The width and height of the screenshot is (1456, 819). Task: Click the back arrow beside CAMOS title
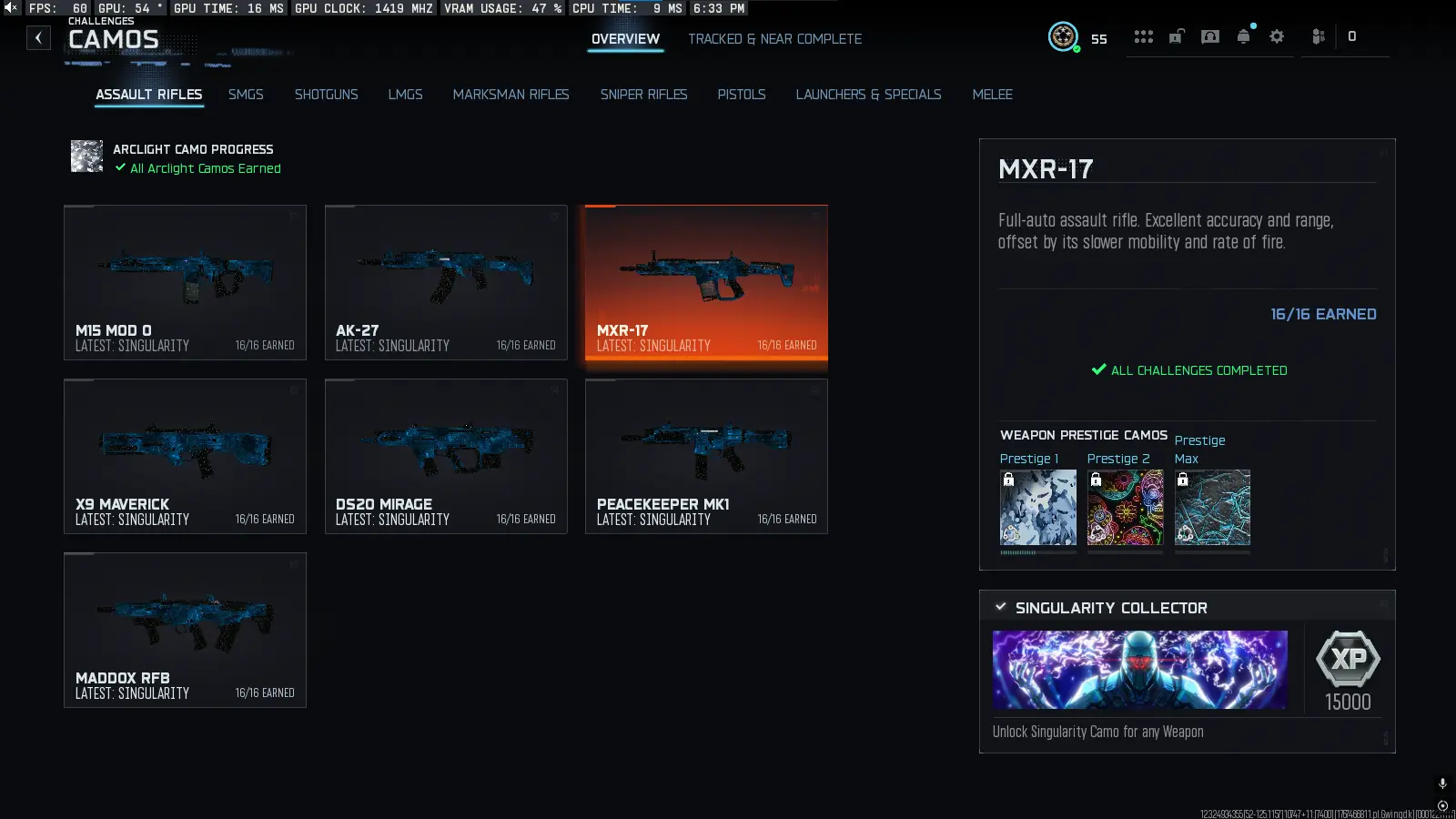click(x=37, y=37)
